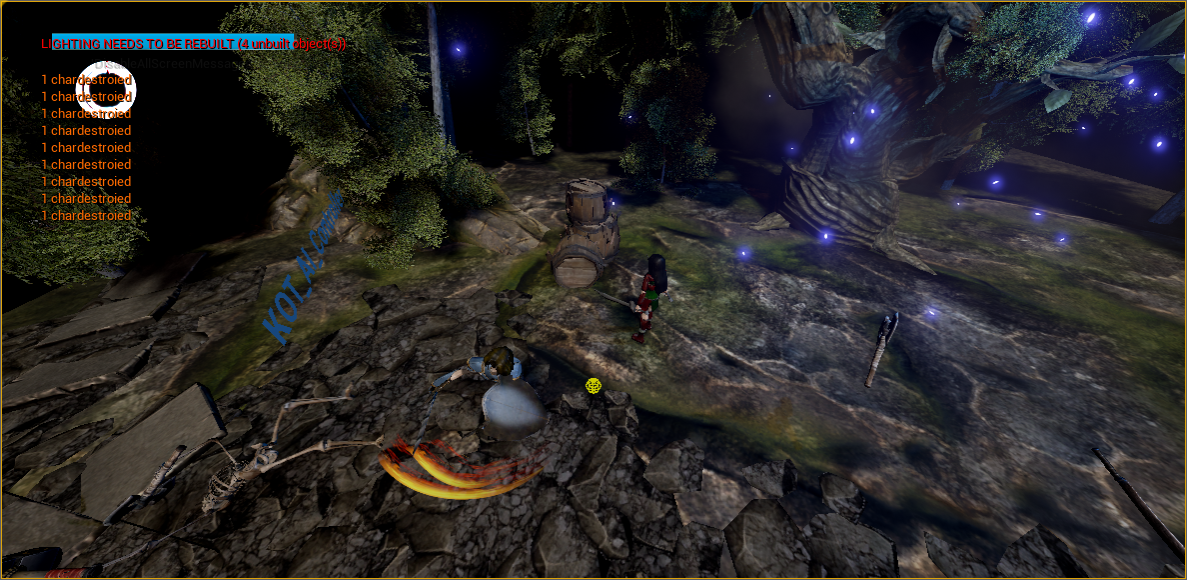Click the white circular ring HUD icon
The height and width of the screenshot is (581, 1187).
pyautogui.click(x=106, y=90)
